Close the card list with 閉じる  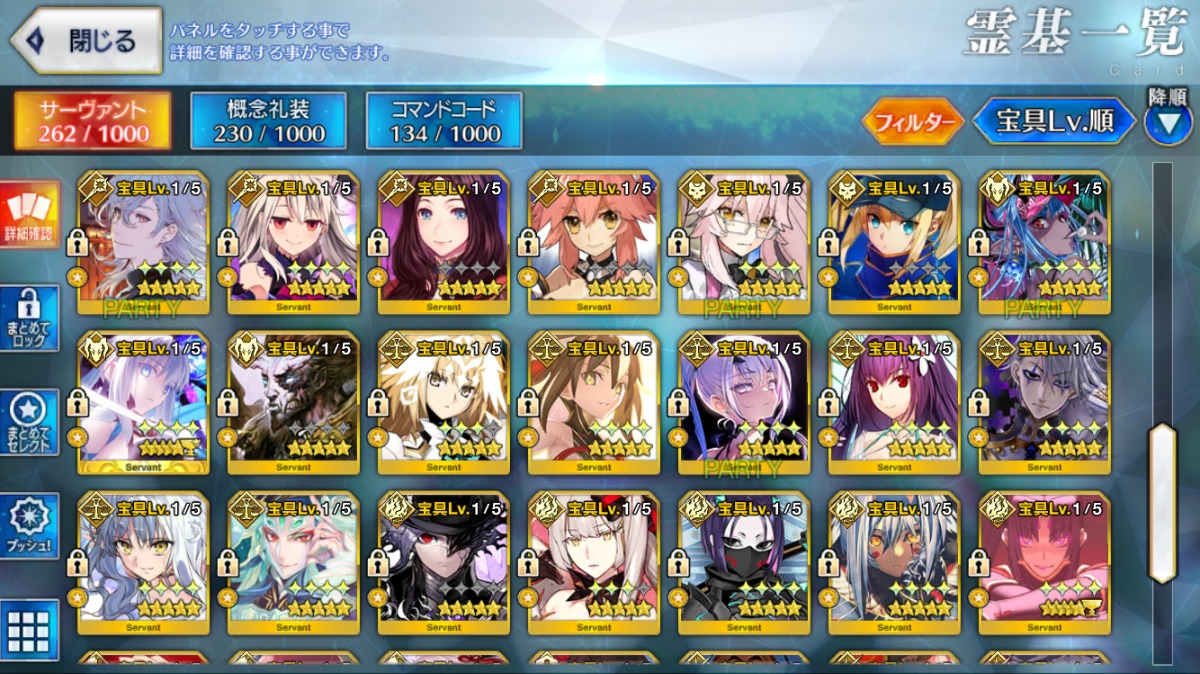(x=86, y=41)
